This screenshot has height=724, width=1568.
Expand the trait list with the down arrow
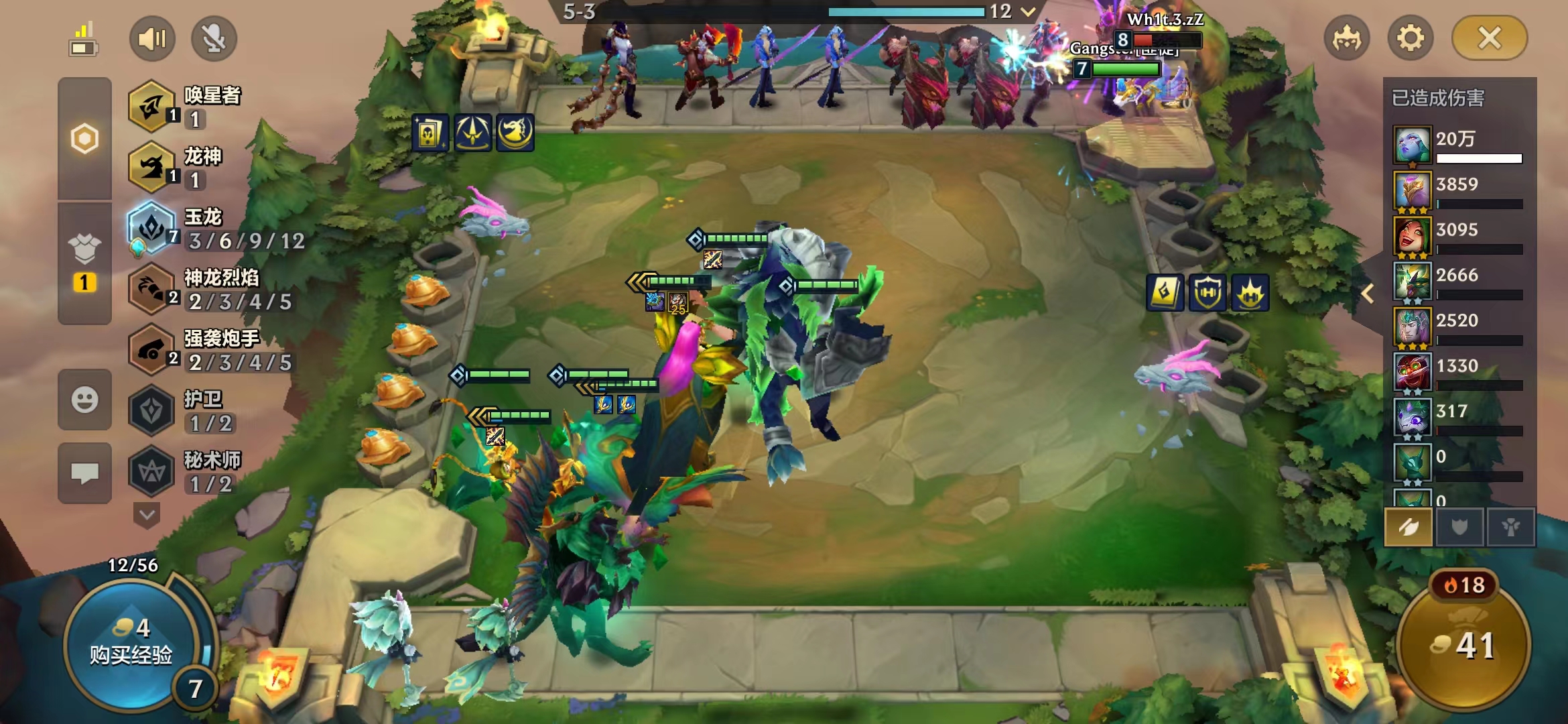(147, 516)
